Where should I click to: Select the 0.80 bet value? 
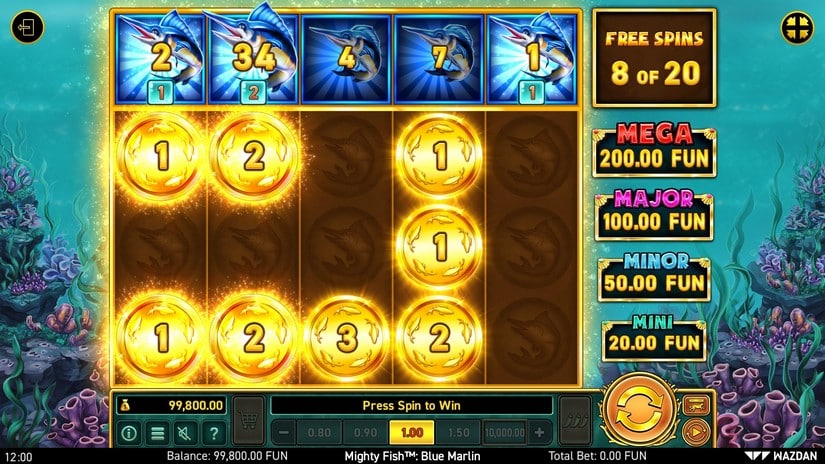point(321,433)
